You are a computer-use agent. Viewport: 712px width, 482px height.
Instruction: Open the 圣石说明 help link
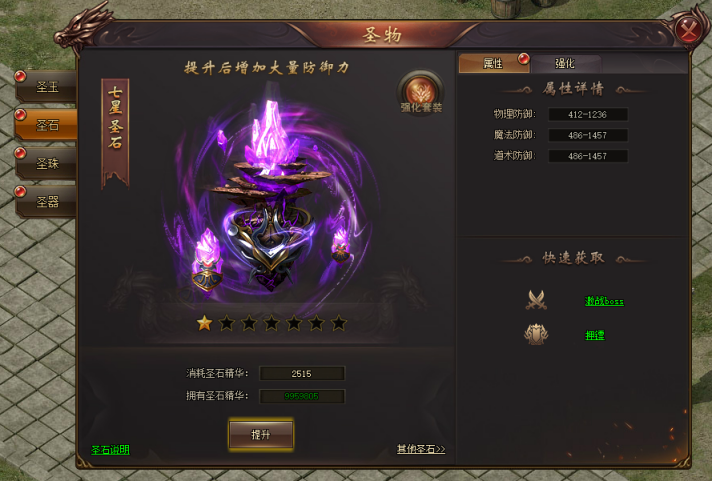[110, 450]
